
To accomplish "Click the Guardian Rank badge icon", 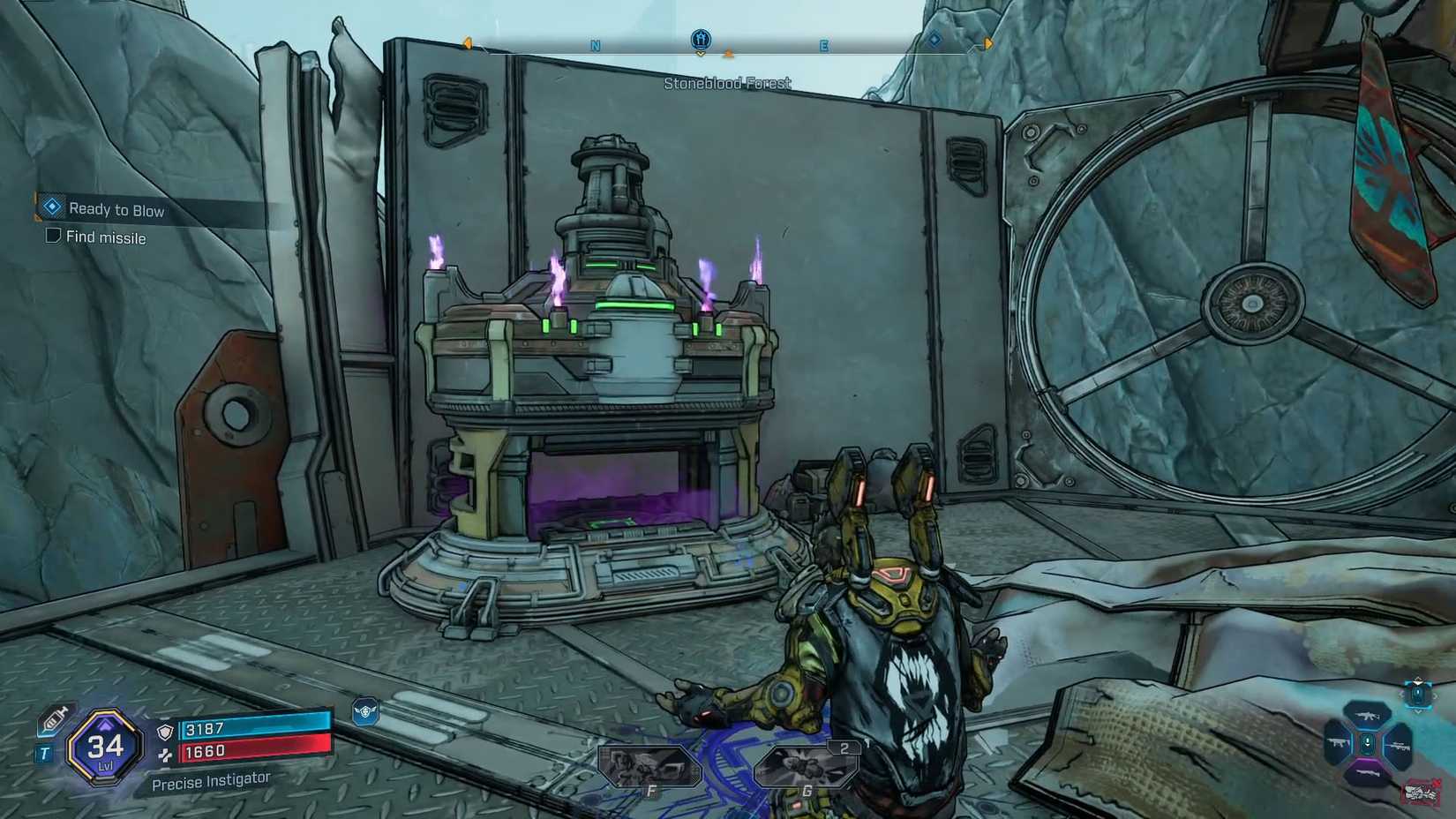I will pyautogui.click(x=365, y=711).
